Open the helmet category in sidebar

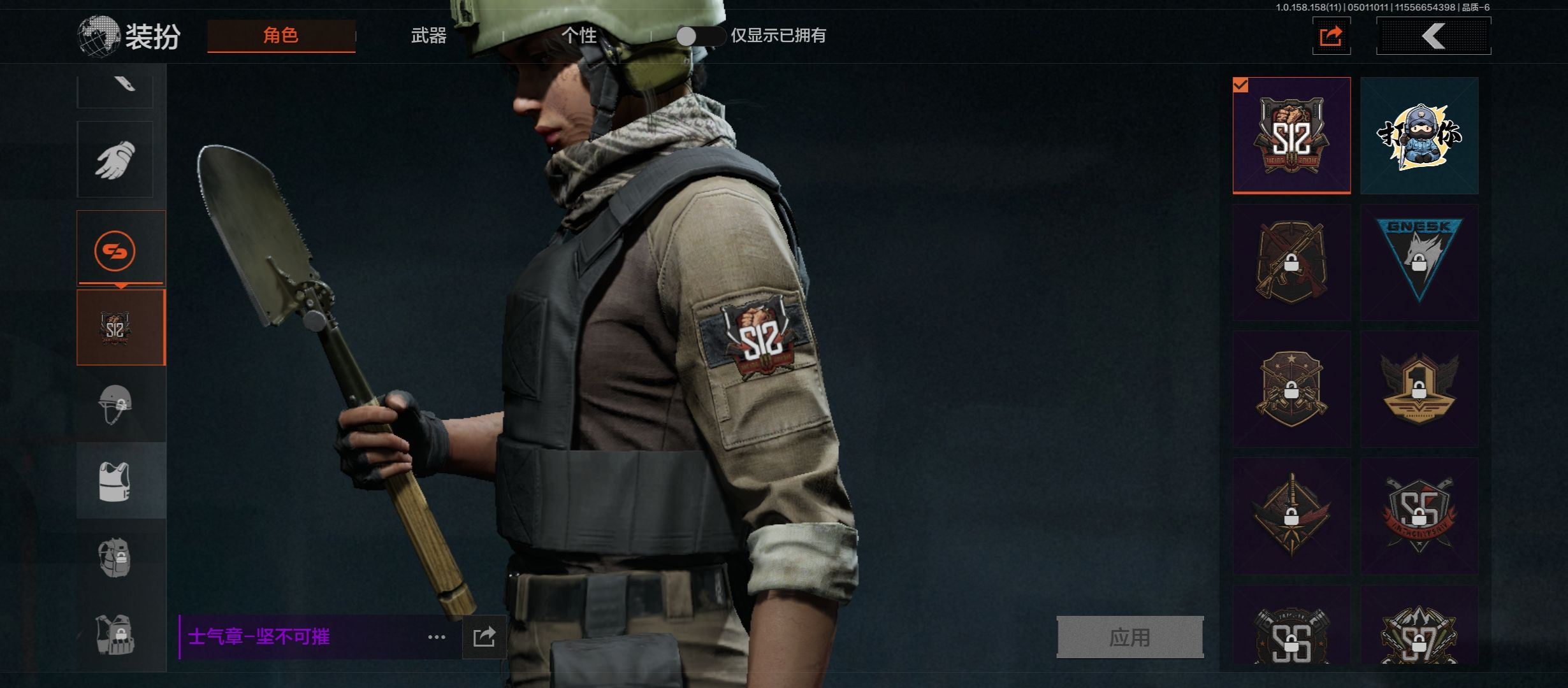click(x=115, y=404)
